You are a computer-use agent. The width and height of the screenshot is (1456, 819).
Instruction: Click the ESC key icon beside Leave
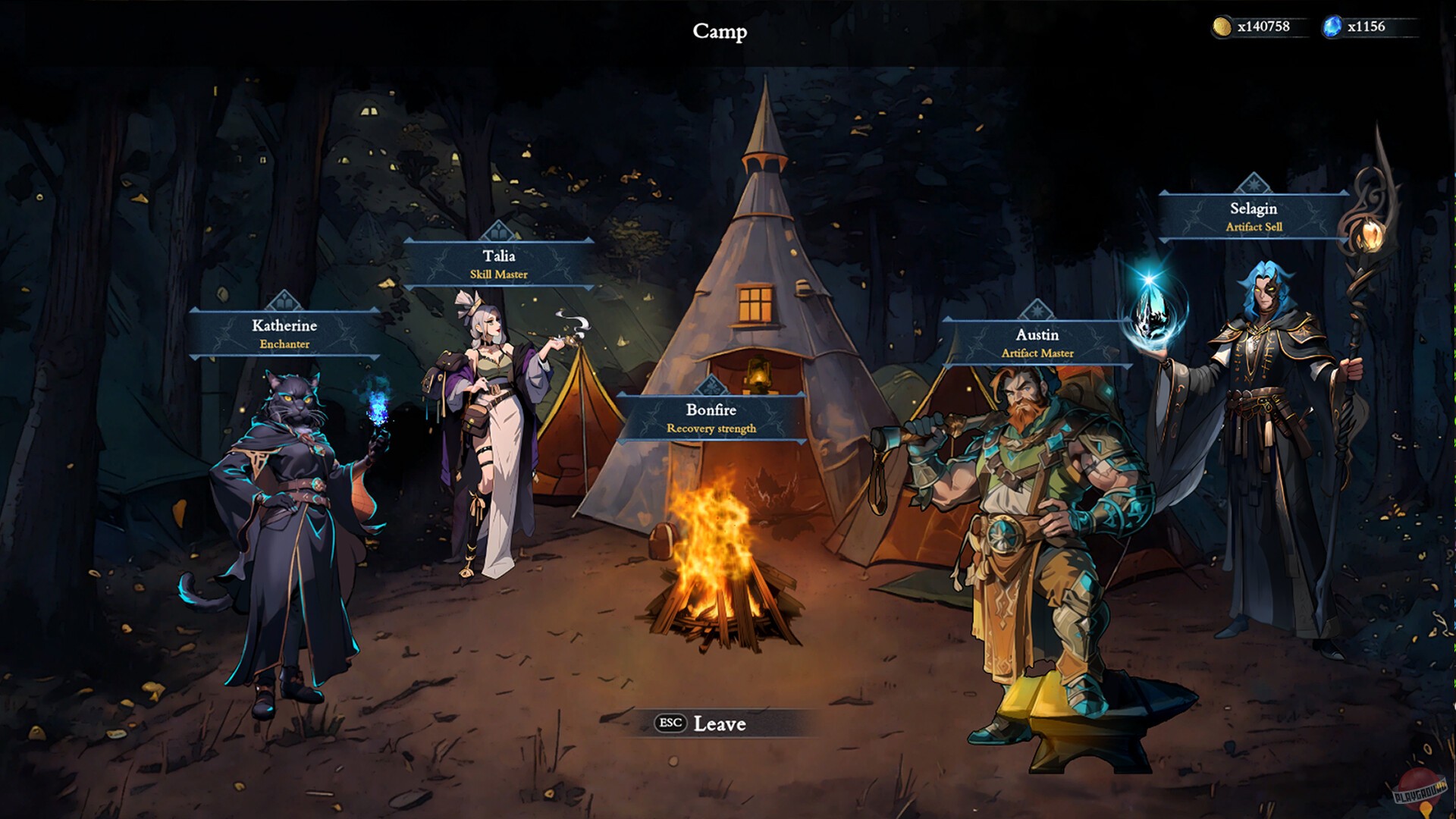[x=669, y=724]
